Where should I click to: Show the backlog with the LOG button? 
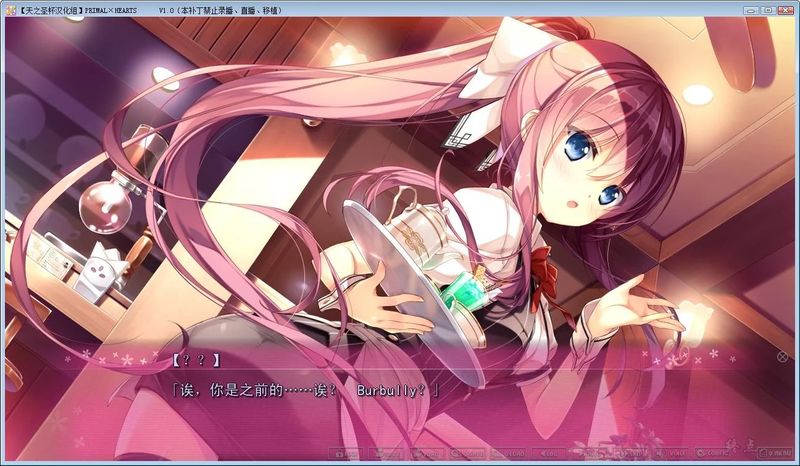coord(548,453)
